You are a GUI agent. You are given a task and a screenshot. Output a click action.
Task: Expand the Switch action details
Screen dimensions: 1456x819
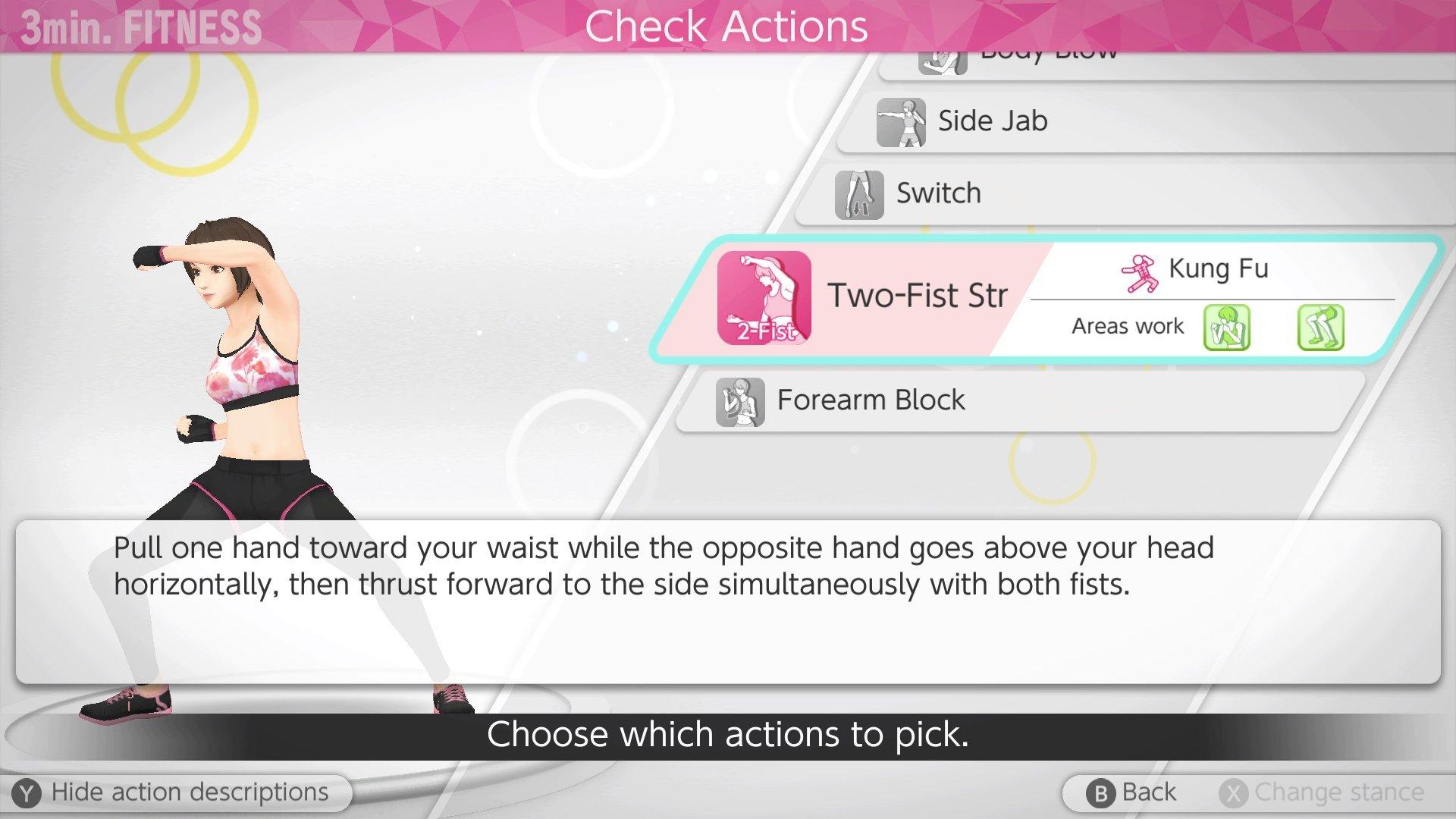[940, 193]
